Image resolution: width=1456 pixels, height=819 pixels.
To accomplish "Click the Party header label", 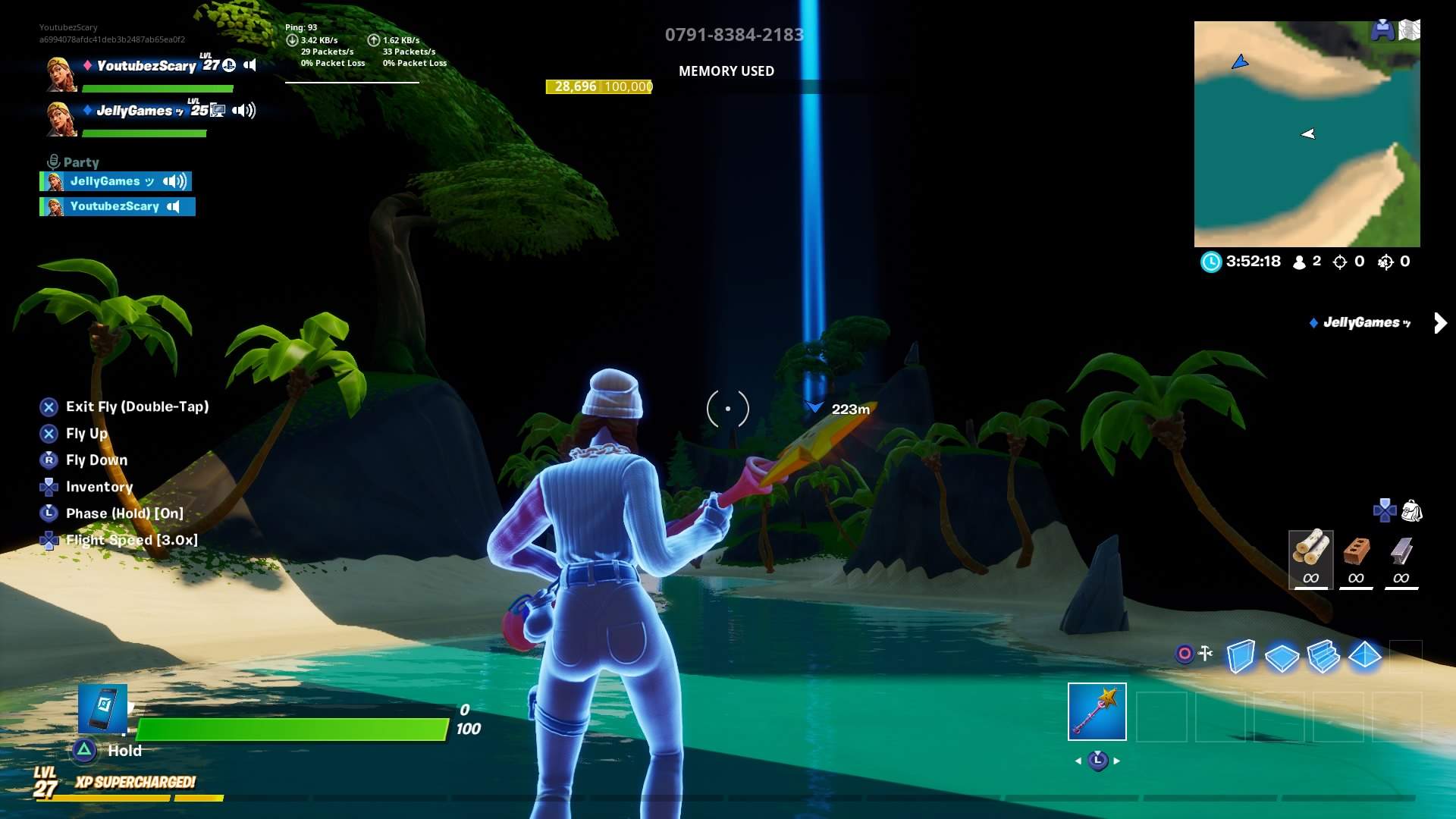I will coord(79,162).
